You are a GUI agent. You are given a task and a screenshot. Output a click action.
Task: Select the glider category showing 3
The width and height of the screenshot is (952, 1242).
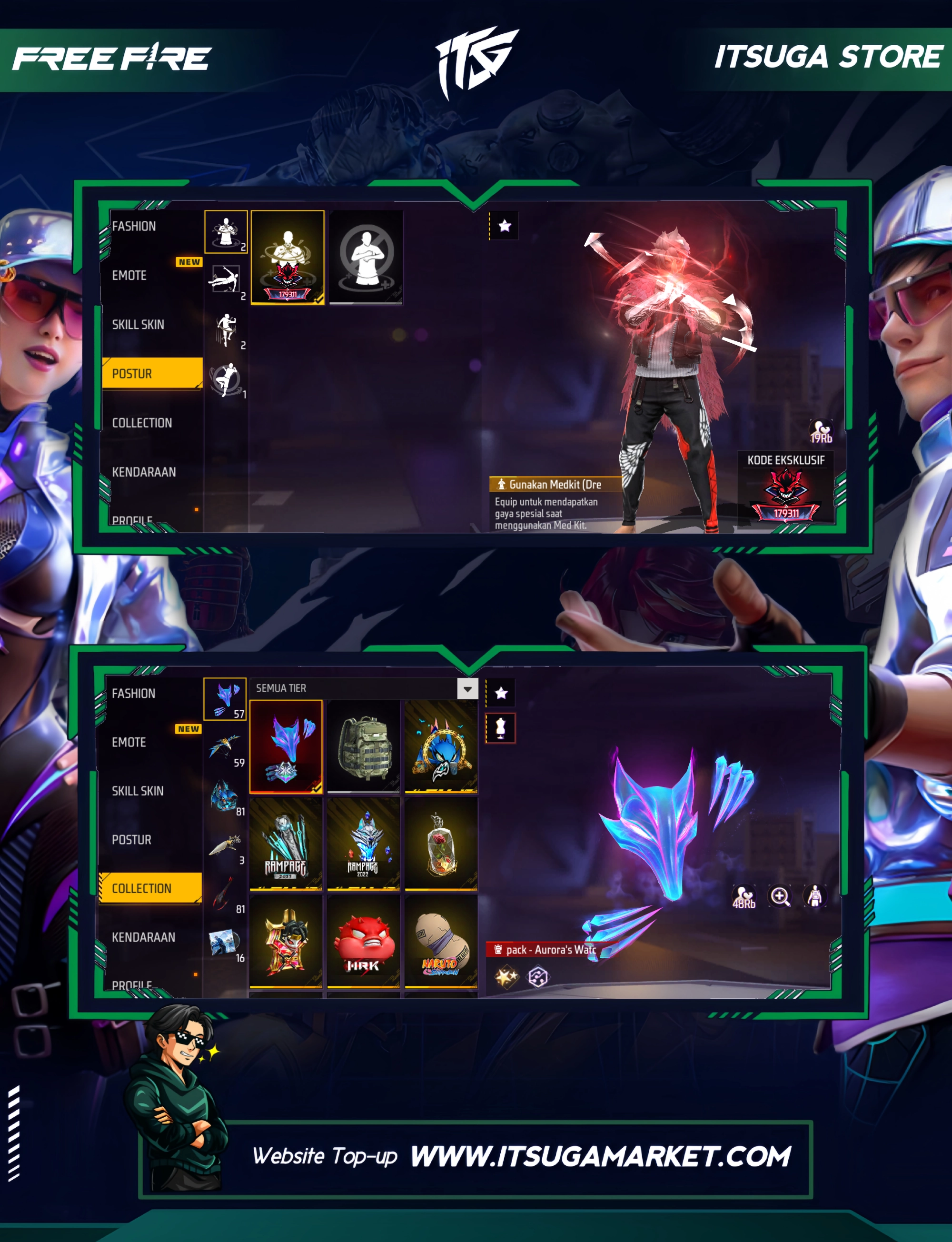[x=226, y=846]
